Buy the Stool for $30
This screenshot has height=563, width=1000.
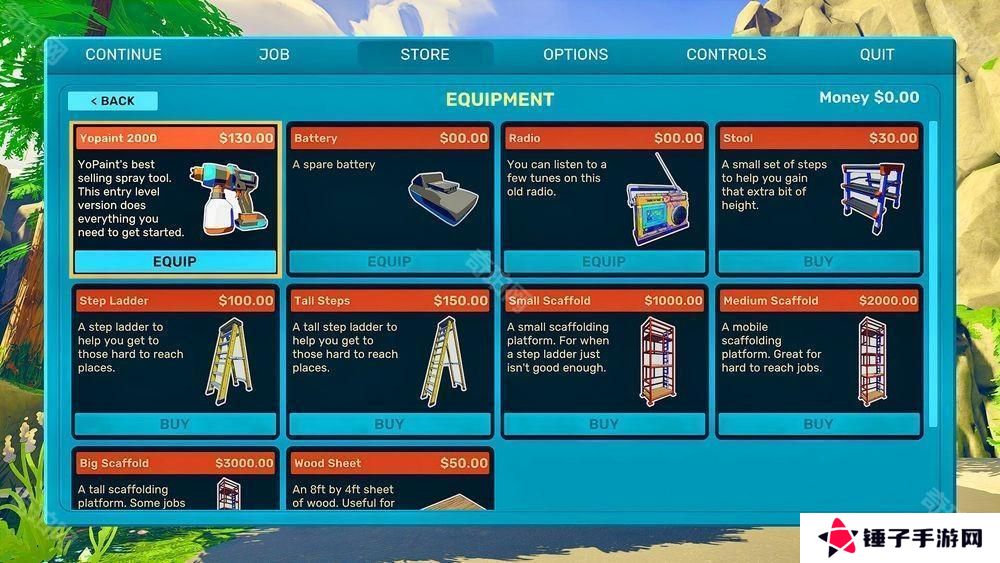coord(818,262)
